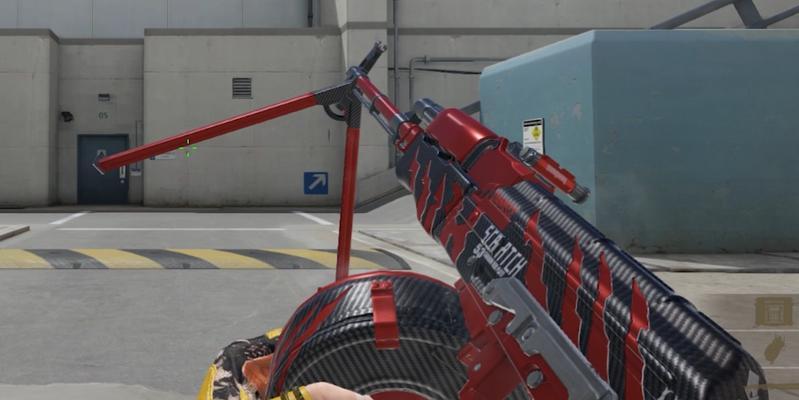Select the grenade icon in the inventory
Screen dimensions: 799x400
point(773,349)
